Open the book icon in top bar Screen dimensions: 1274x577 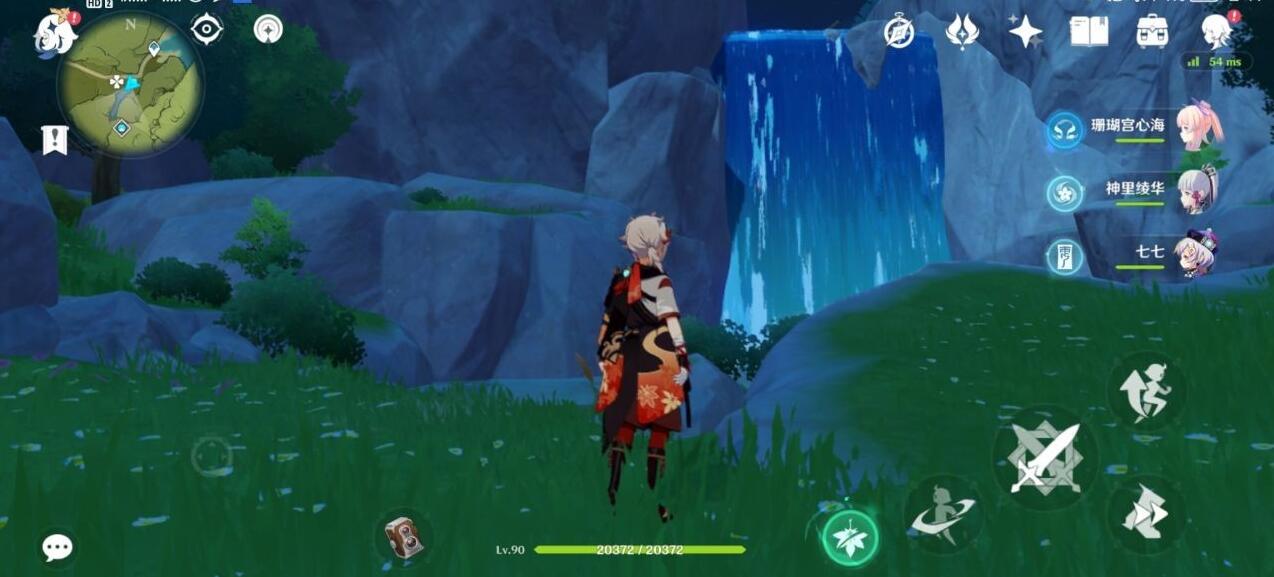click(x=1088, y=32)
